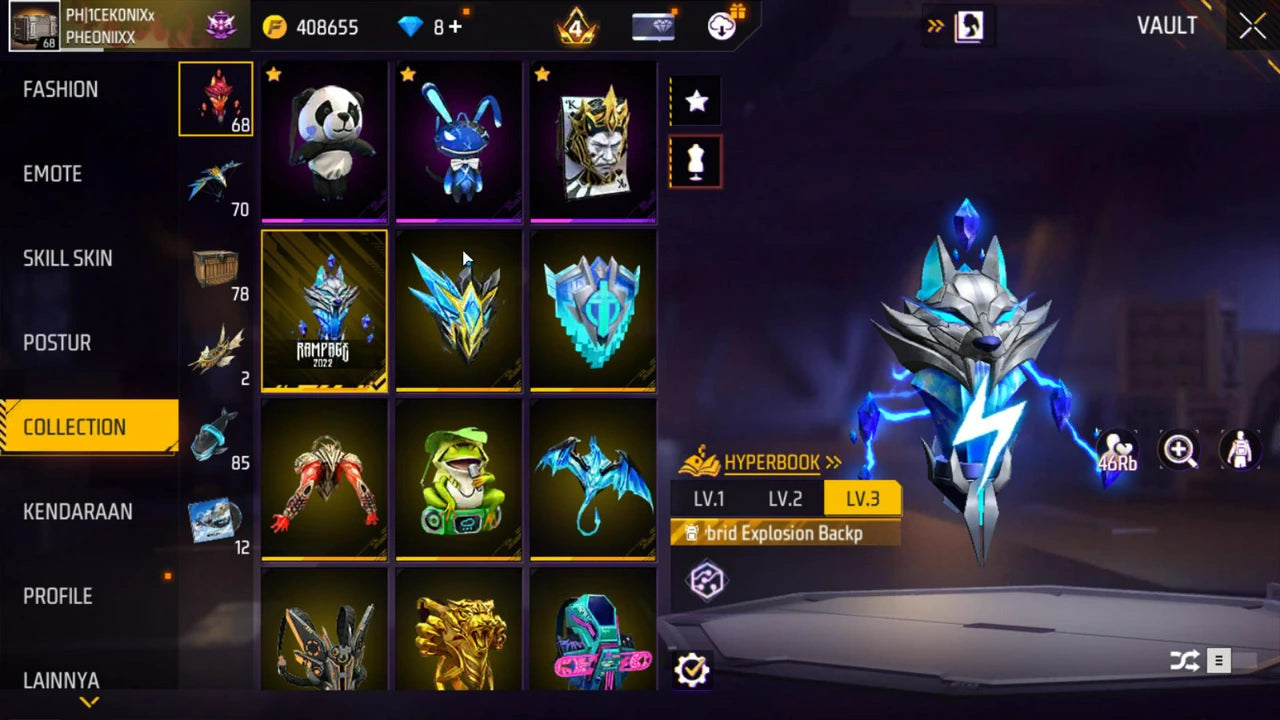The width and height of the screenshot is (1280, 720).
Task: Select the golden tiger backpack
Action: [458, 632]
